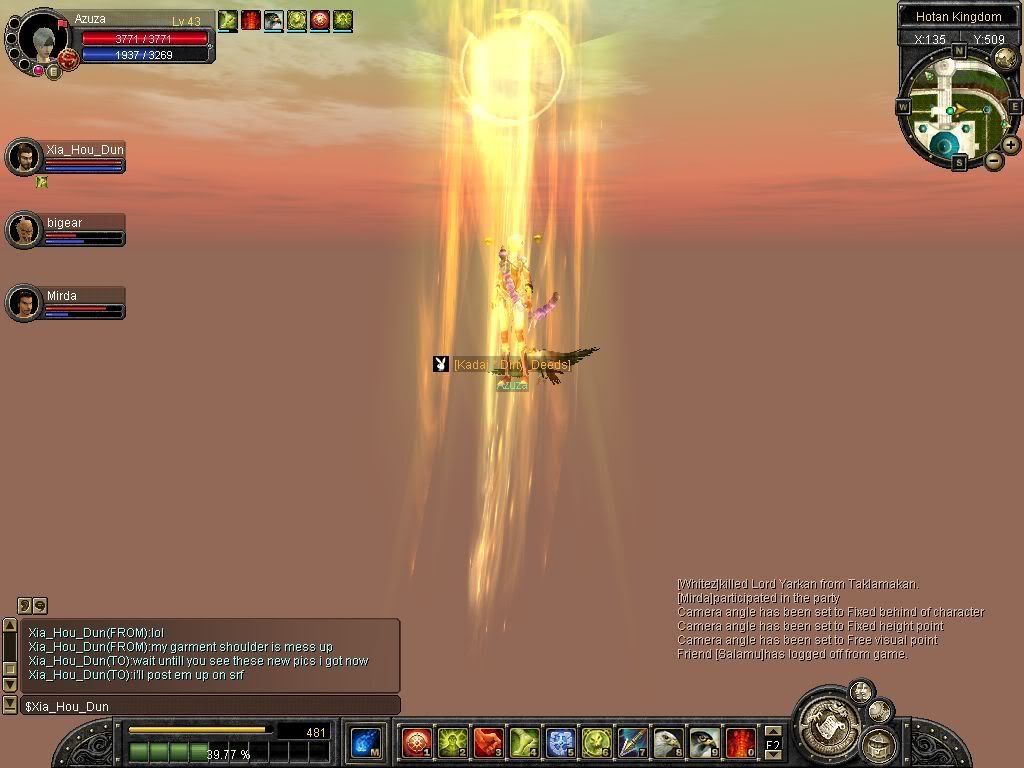Zoom out the minimap with minus button
This screenshot has height=768, width=1024.
pos(994,161)
